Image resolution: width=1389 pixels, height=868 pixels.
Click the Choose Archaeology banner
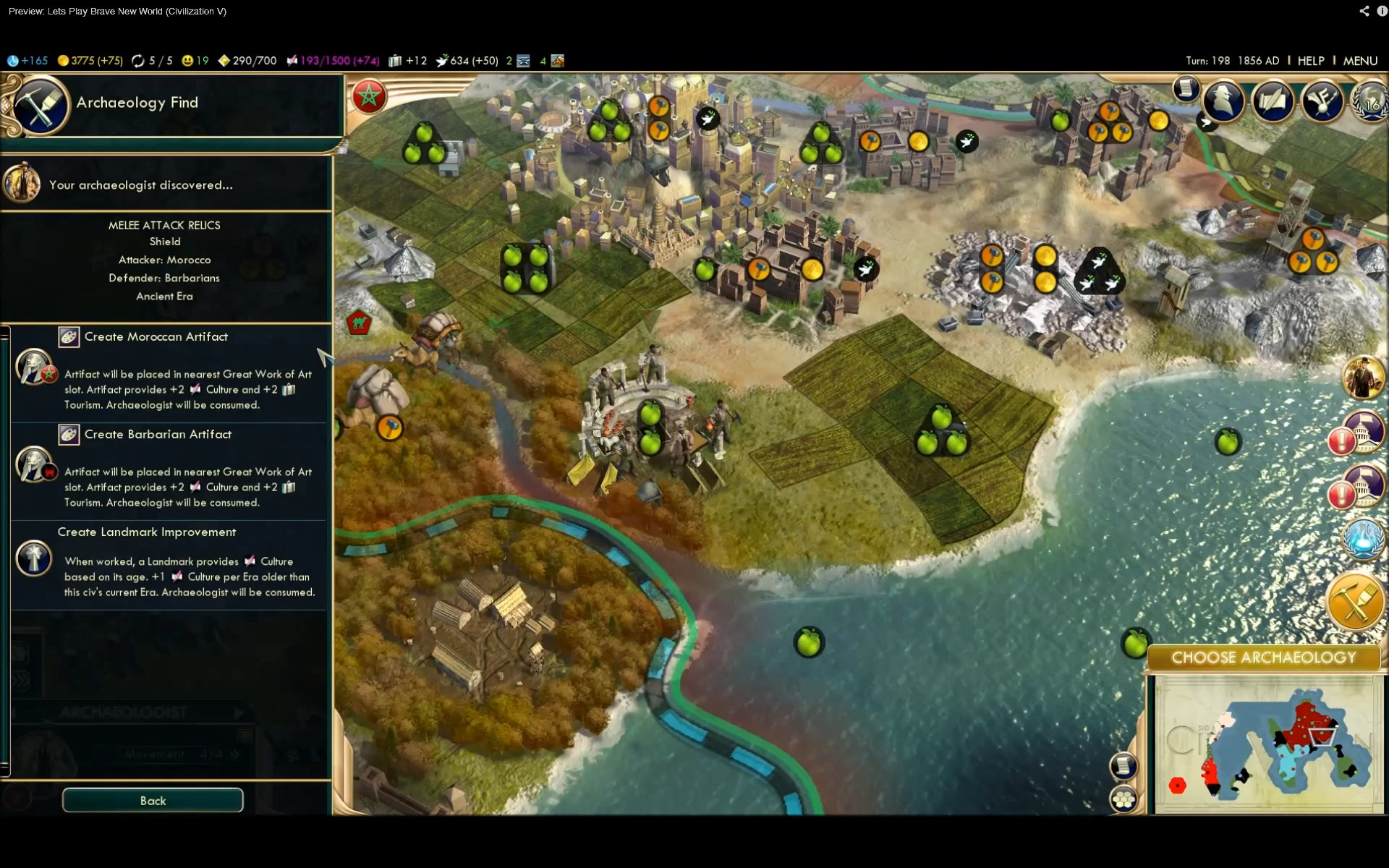[1263, 658]
